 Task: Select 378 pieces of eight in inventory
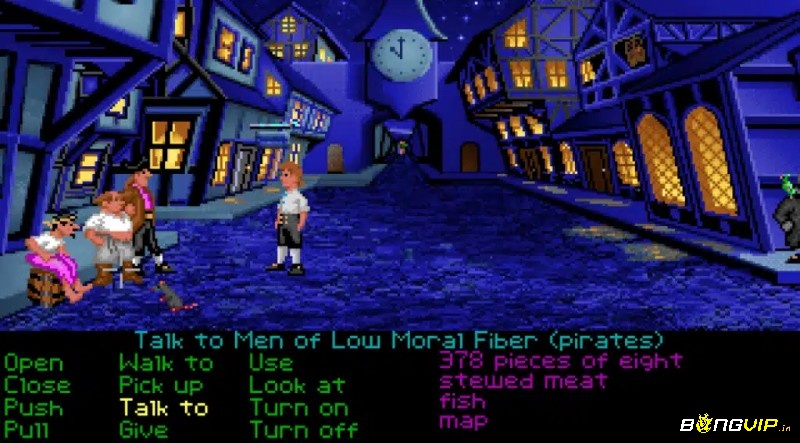pyautogui.click(x=560, y=360)
